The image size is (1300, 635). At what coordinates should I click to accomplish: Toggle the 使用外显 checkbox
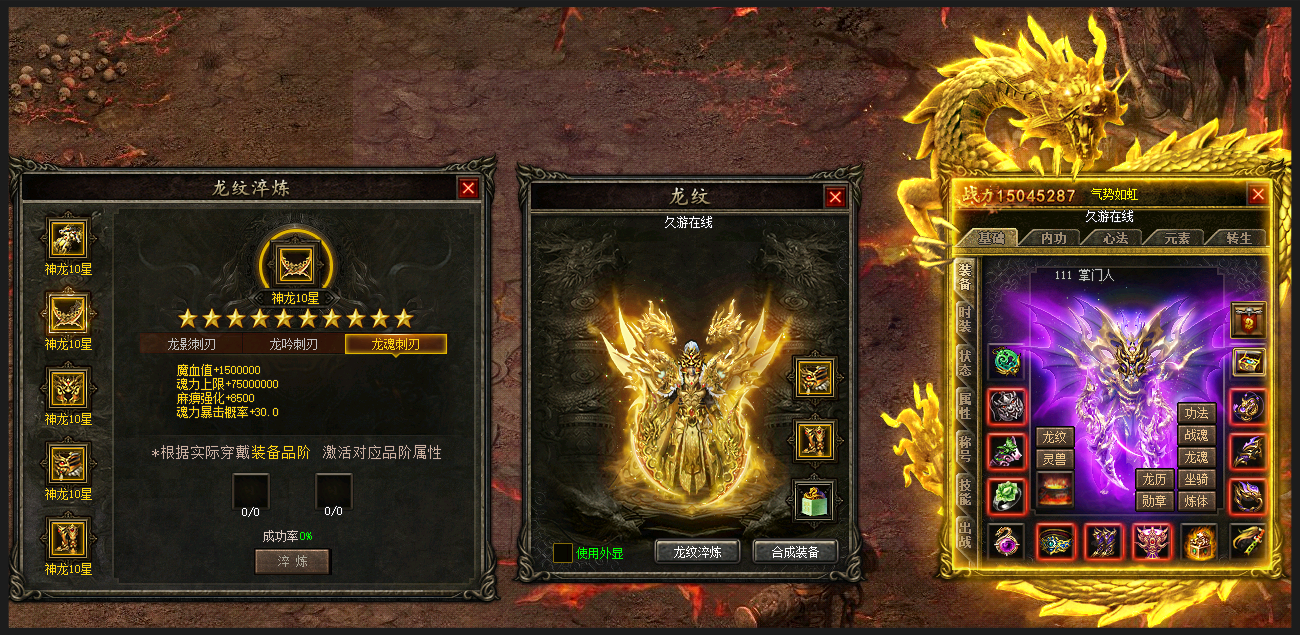[563, 553]
